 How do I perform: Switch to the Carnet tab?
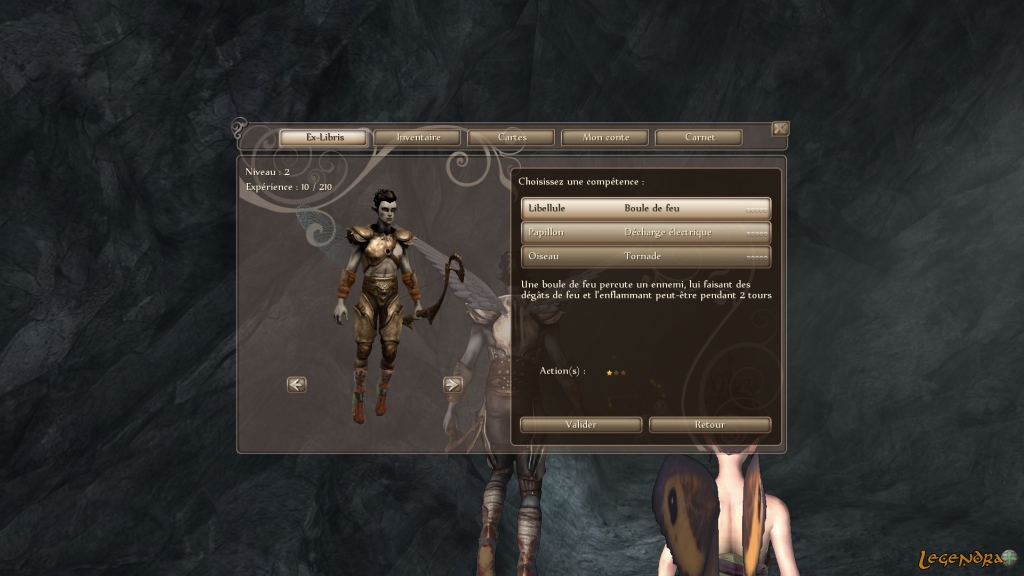click(699, 137)
